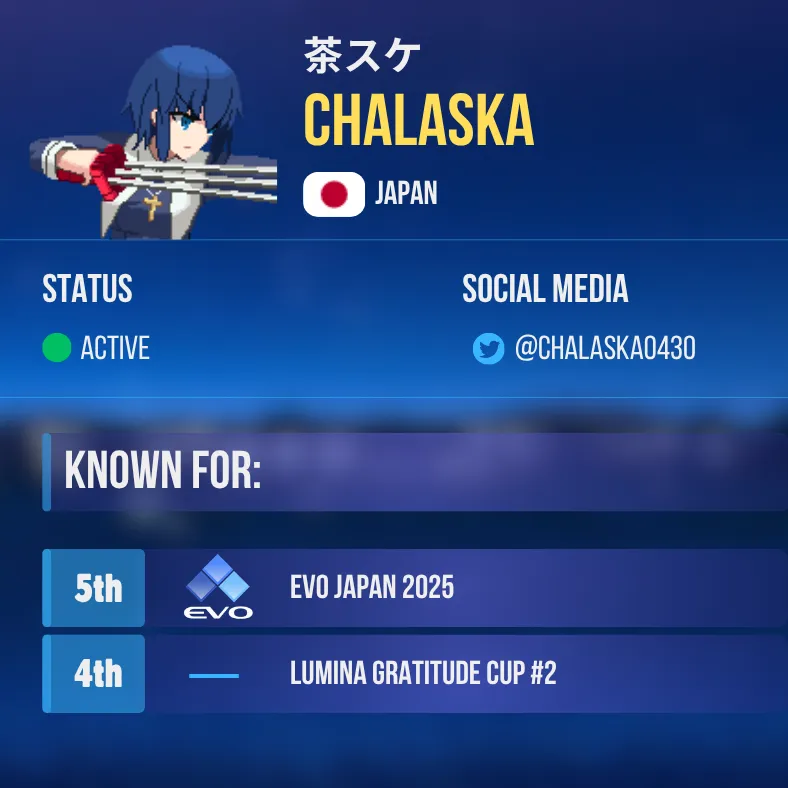Click the Japan flag icon
The image size is (788, 788).
tap(334, 194)
